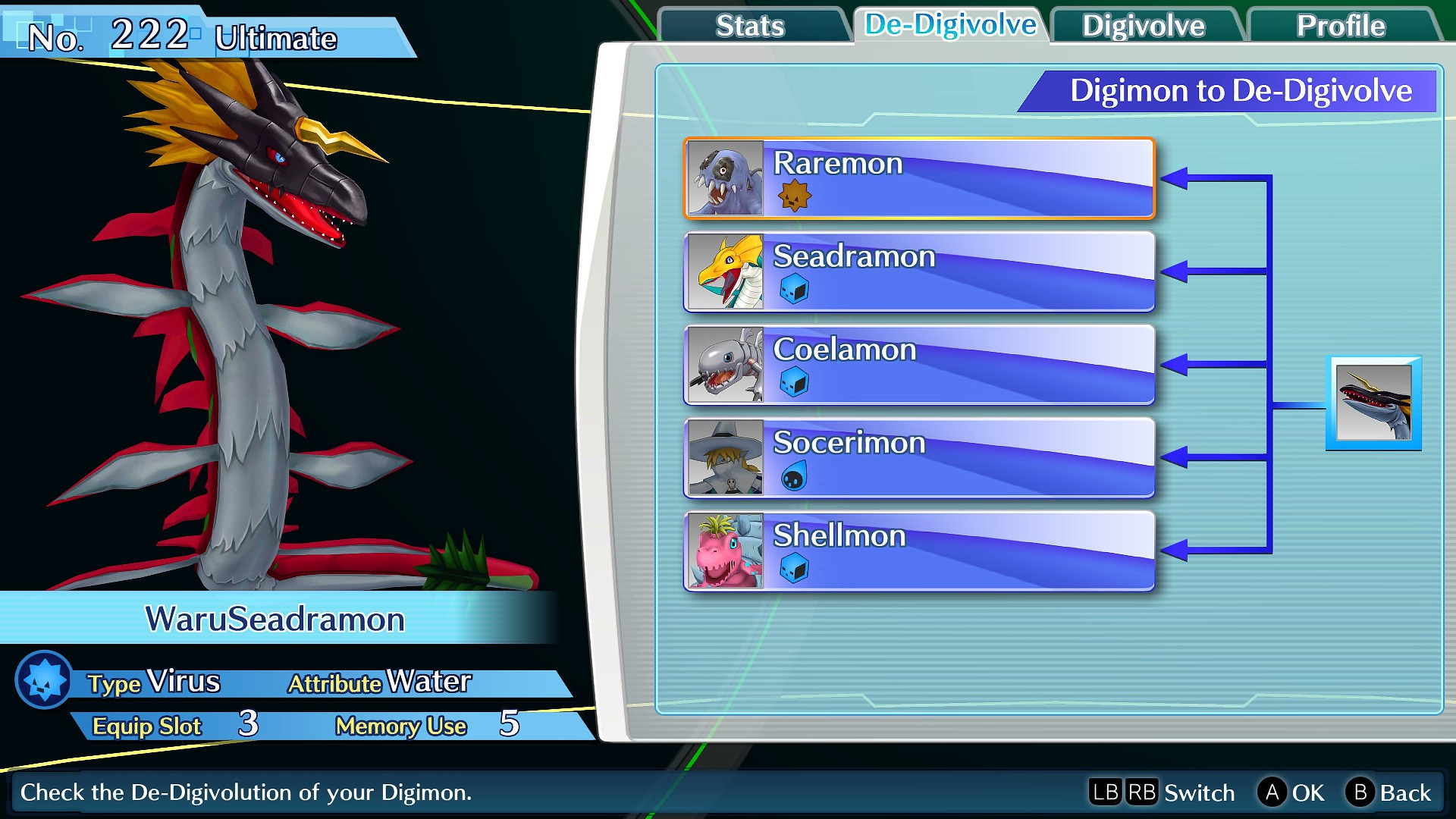Pick Coelamon from the list
Screen dimensions: 1456x819
(918, 365)
